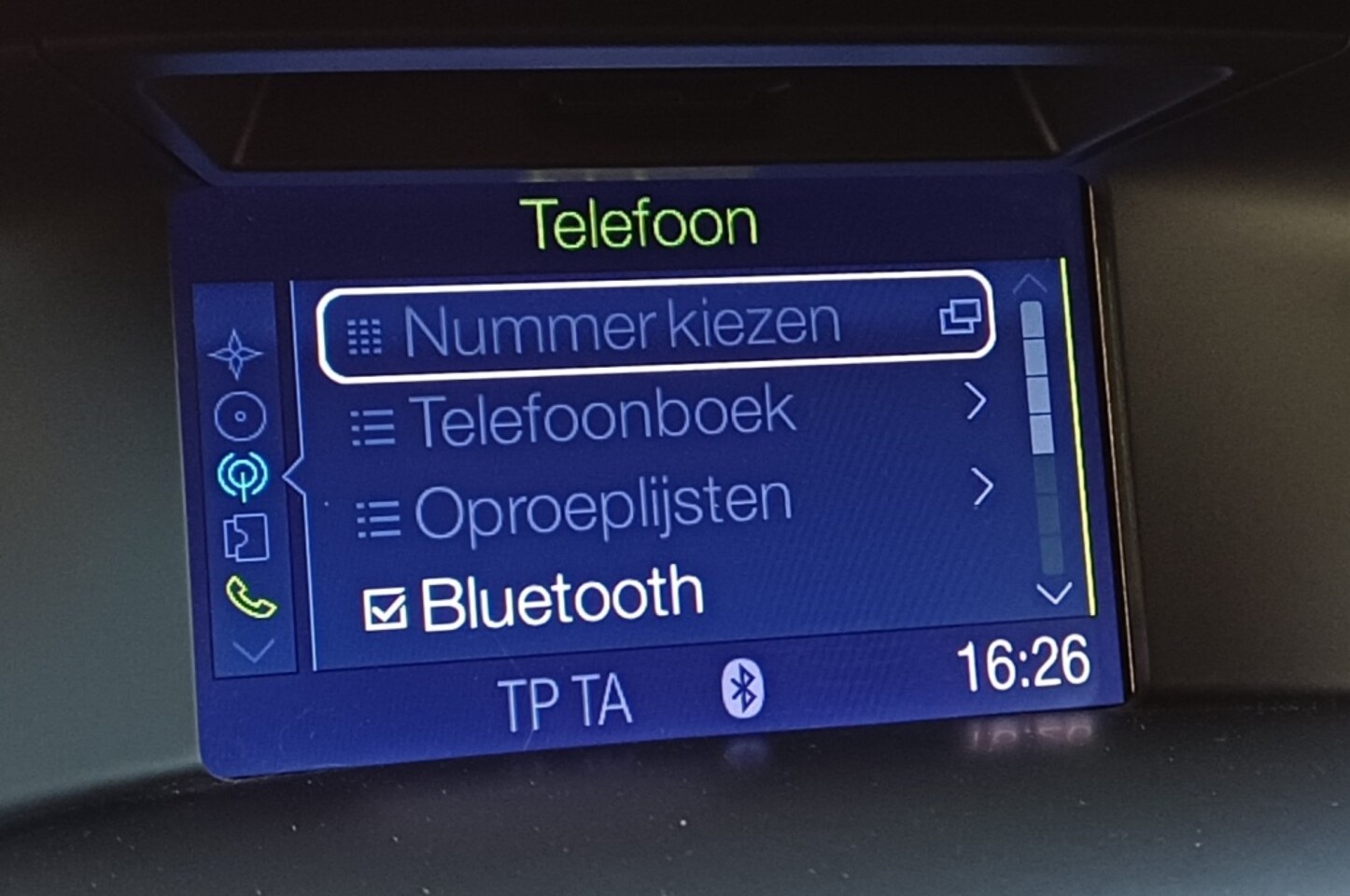Open the external device tab icon
Screen dimensions: 1350x896
tap(246, 538)
